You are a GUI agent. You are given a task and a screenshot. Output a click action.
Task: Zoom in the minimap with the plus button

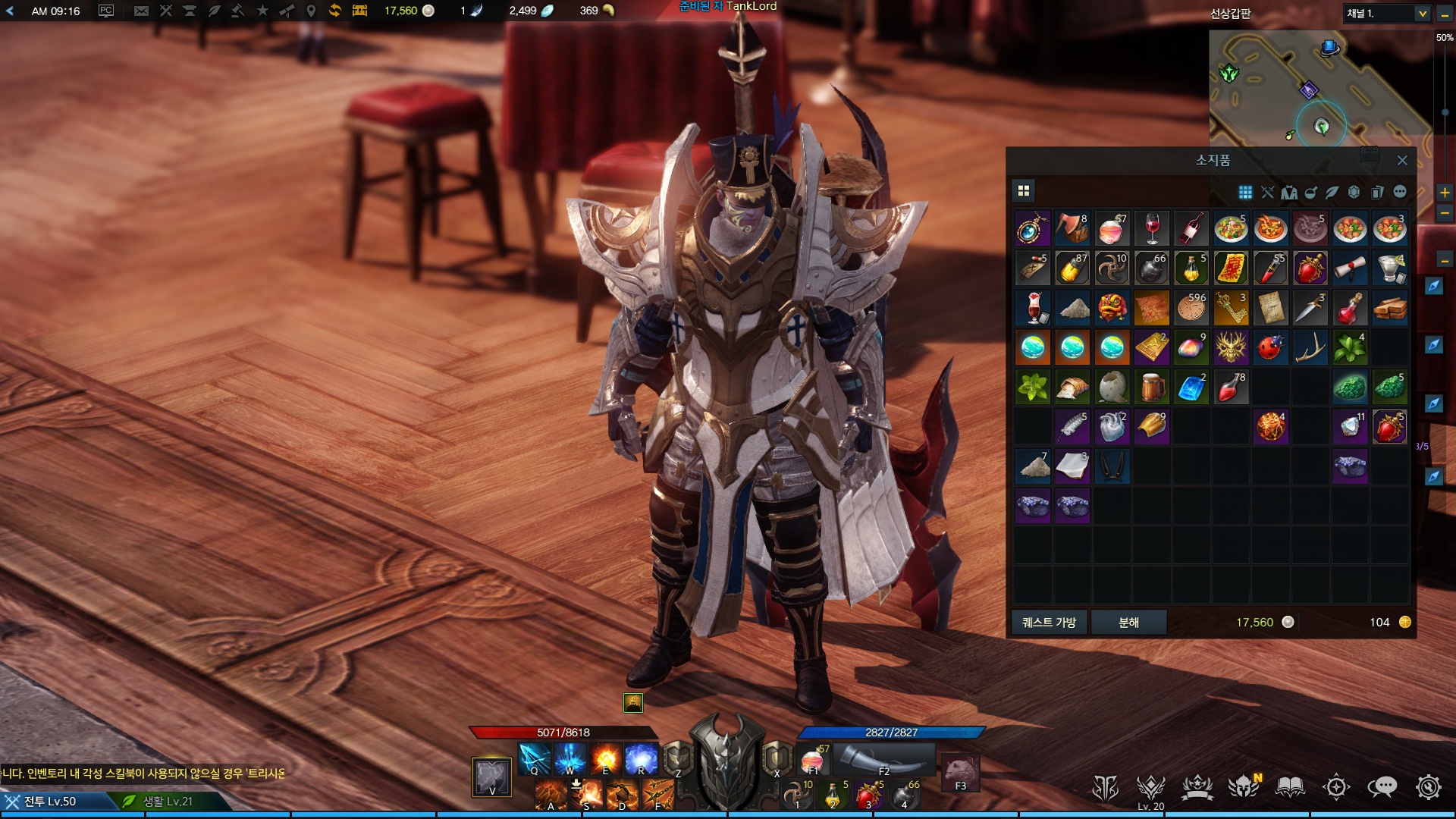pyautogui.click(x=1445, y=193)
